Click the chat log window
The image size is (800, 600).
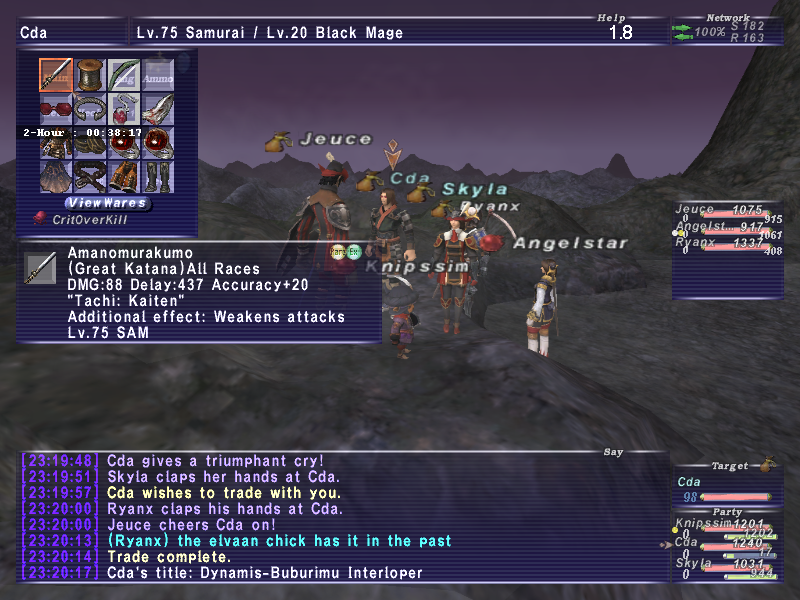pyautogui.click(x=340, y=518)
